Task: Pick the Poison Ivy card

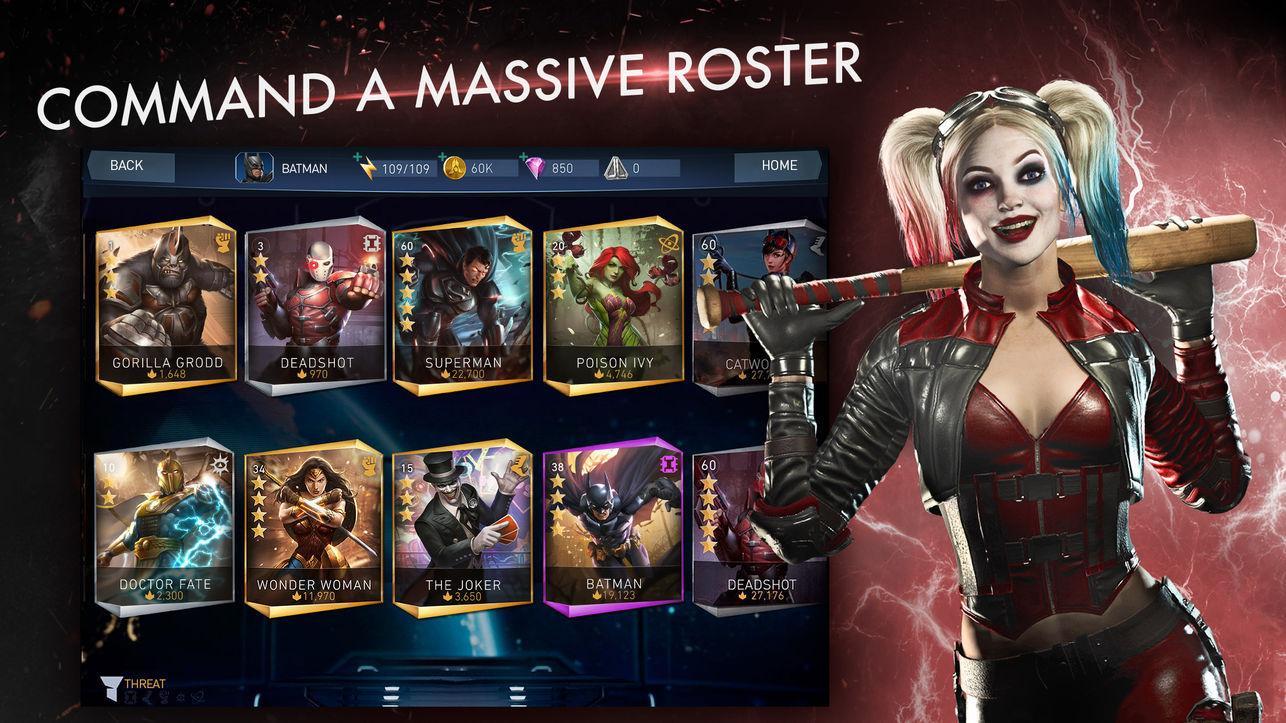Action: [x=615, y=303]
